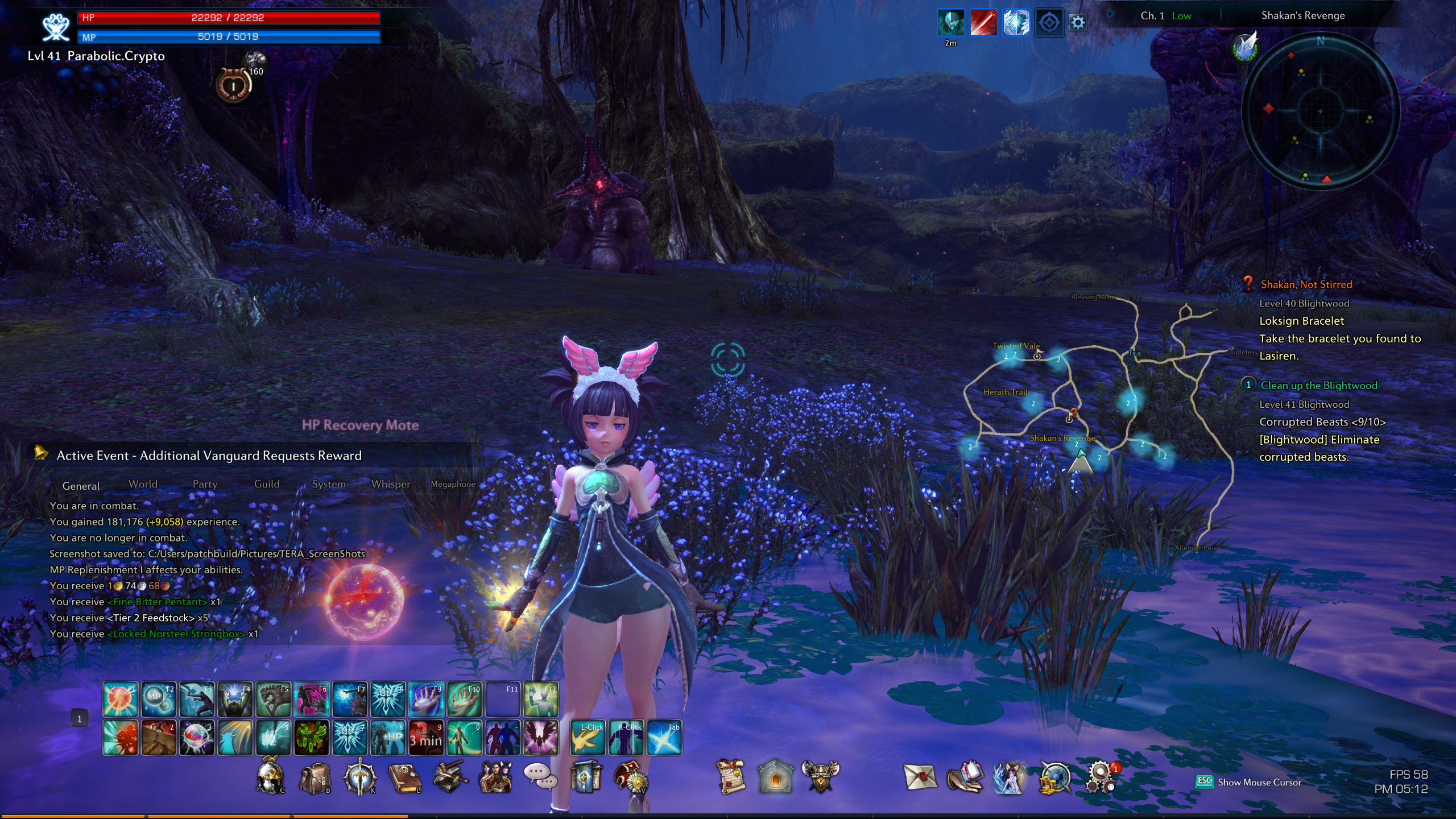The width and height of the screenshot is (1456, 819).
Task: Select the Whisper chat tab
Action: [x=391, y=484]
